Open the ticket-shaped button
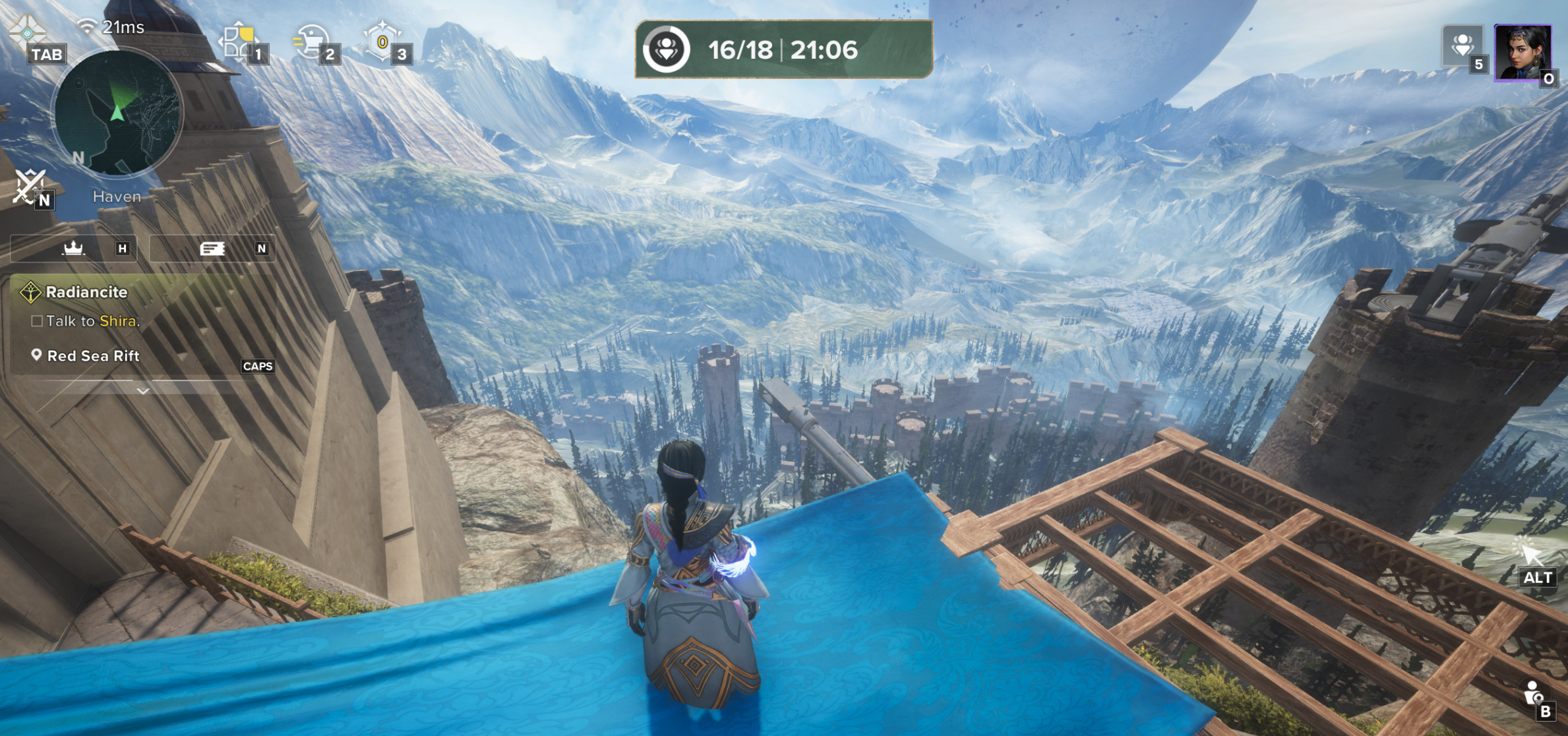Viewport: 1568px width, 736px height. click(212, 249)
